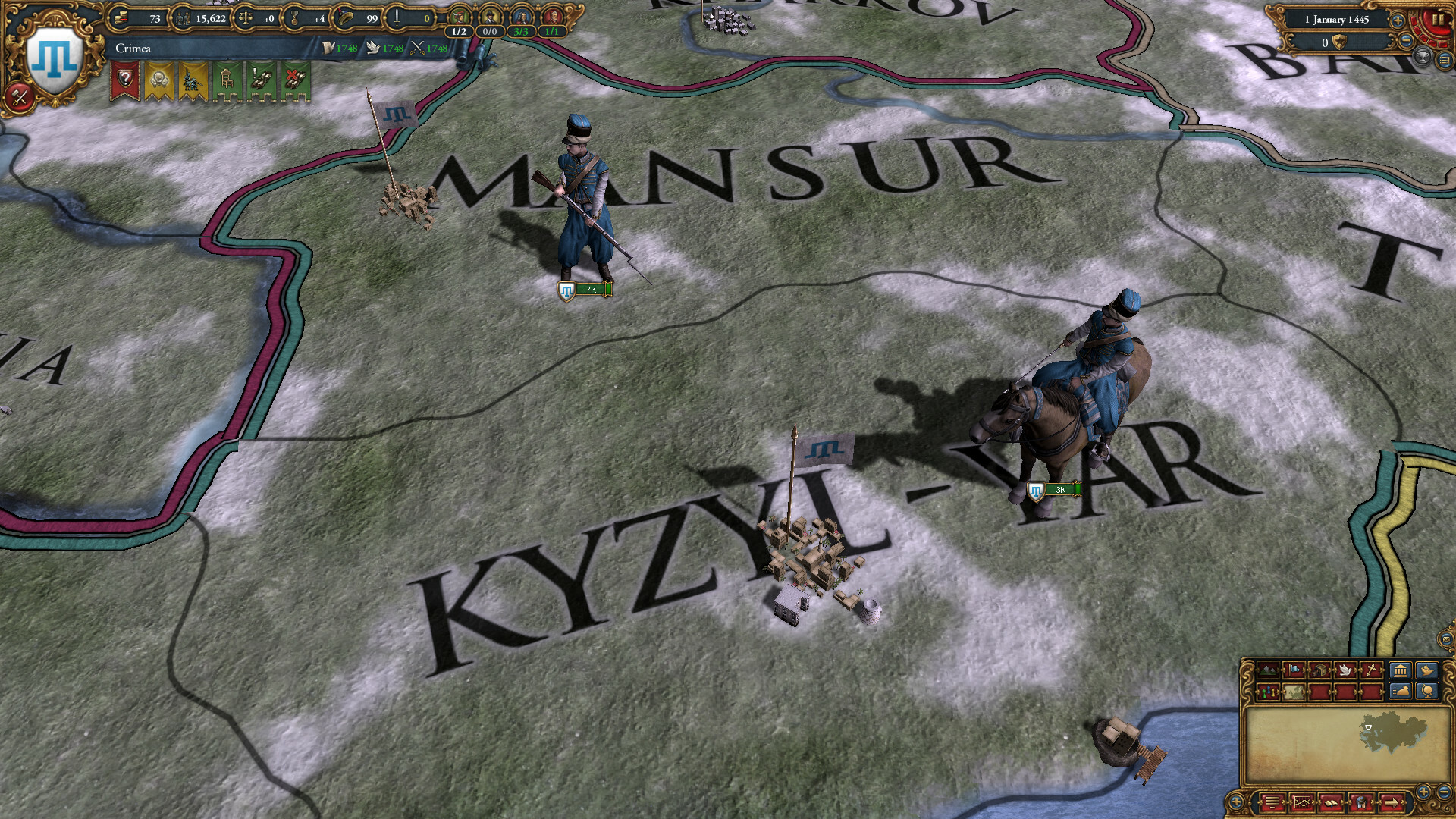The image size is (1456, 819).
Task: Select the religion map mode dove icon
Action: tap(1345, 670)
